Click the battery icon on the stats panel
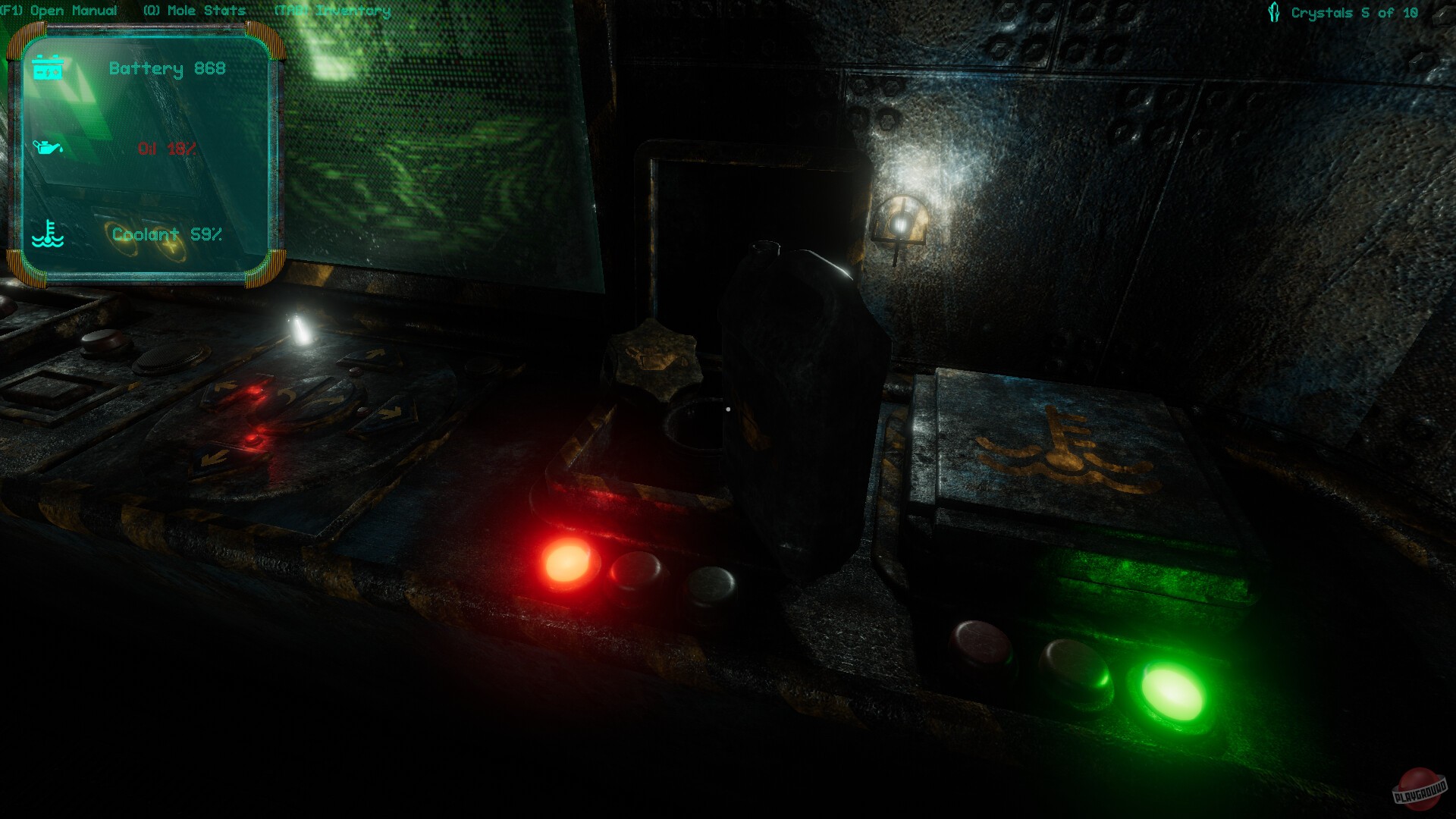 point(50,68)
